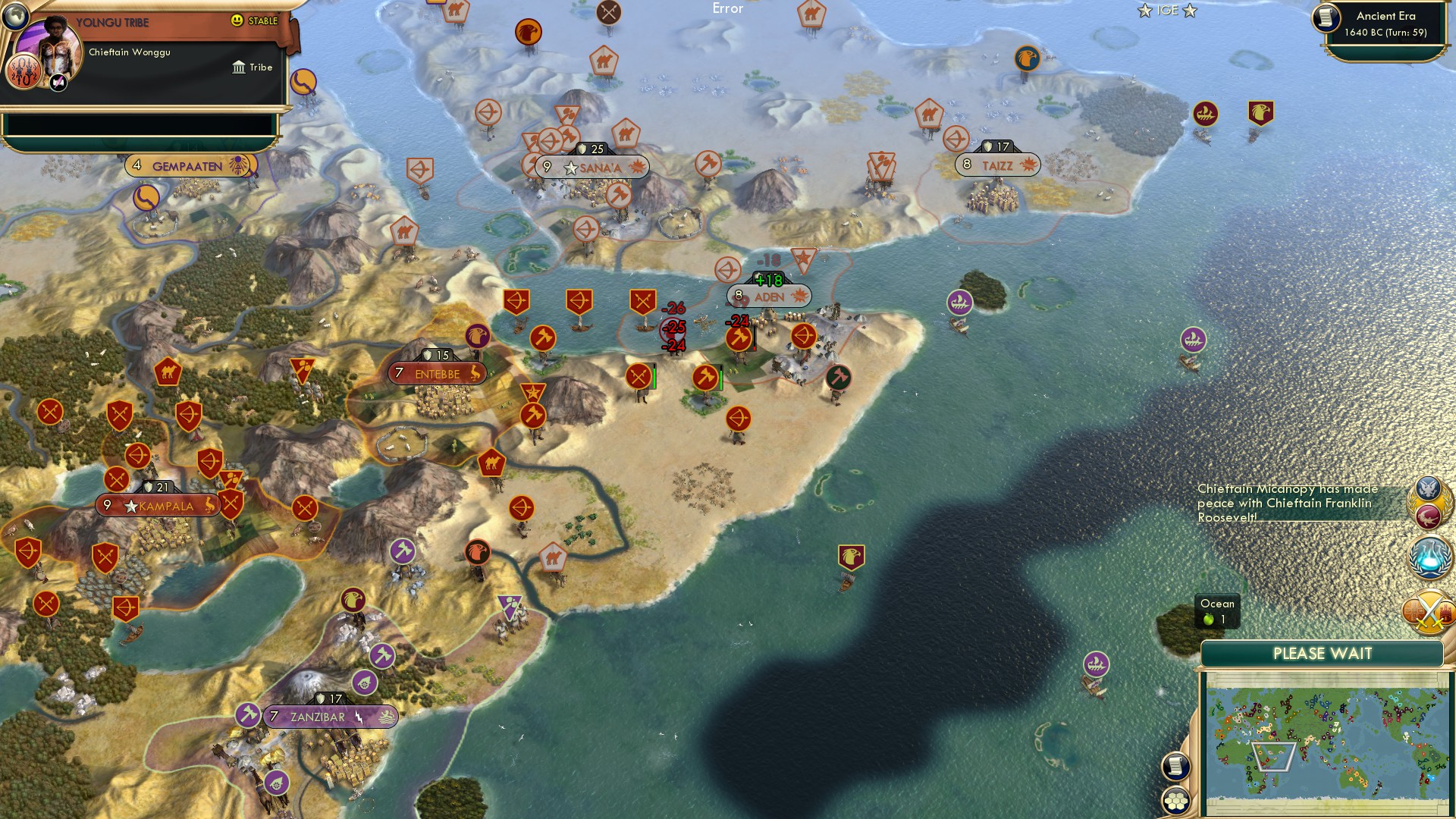Click the Ocean tile info panel

tap(1216, 611)
